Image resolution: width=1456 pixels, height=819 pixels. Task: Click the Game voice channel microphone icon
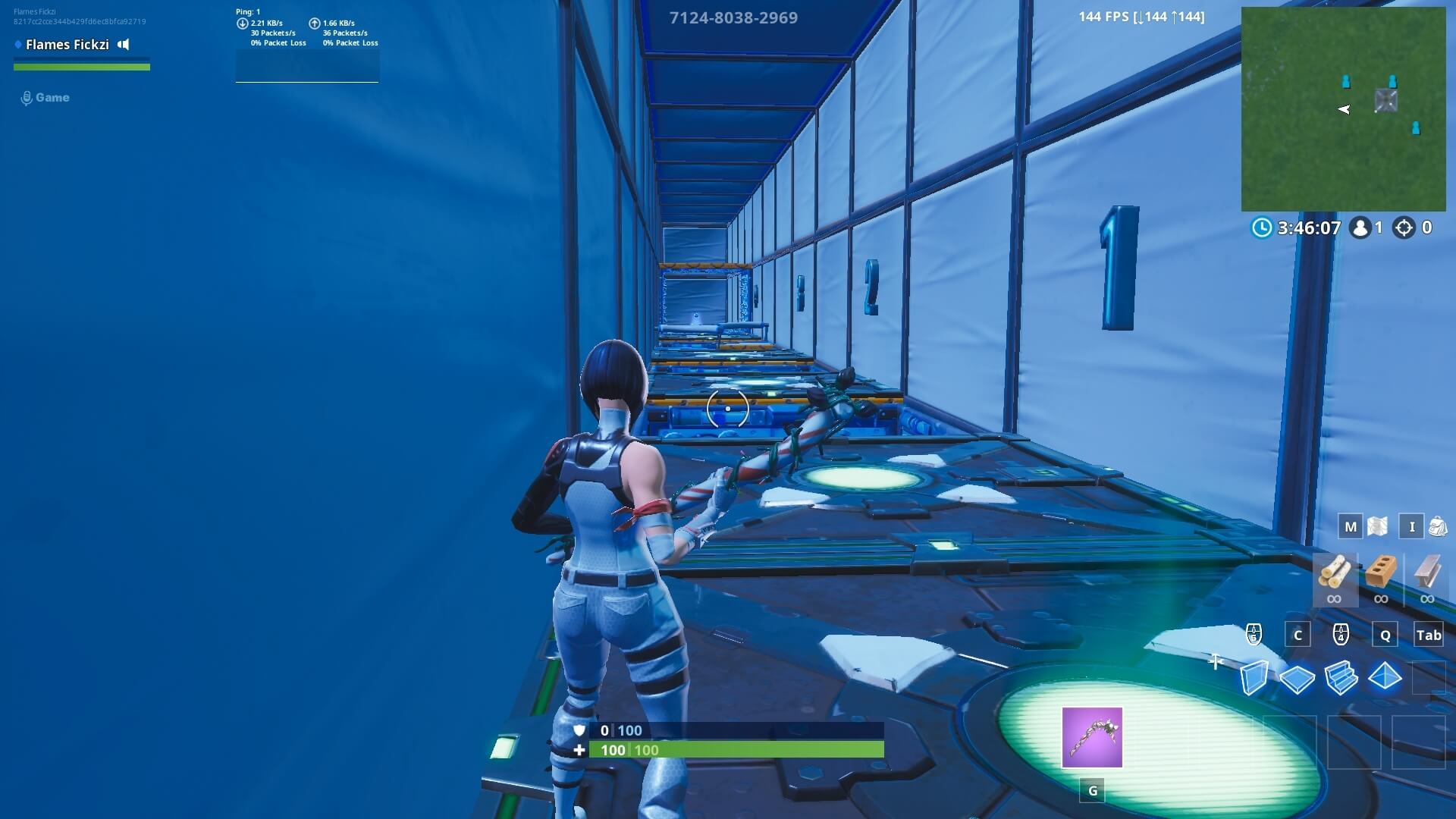27,97
